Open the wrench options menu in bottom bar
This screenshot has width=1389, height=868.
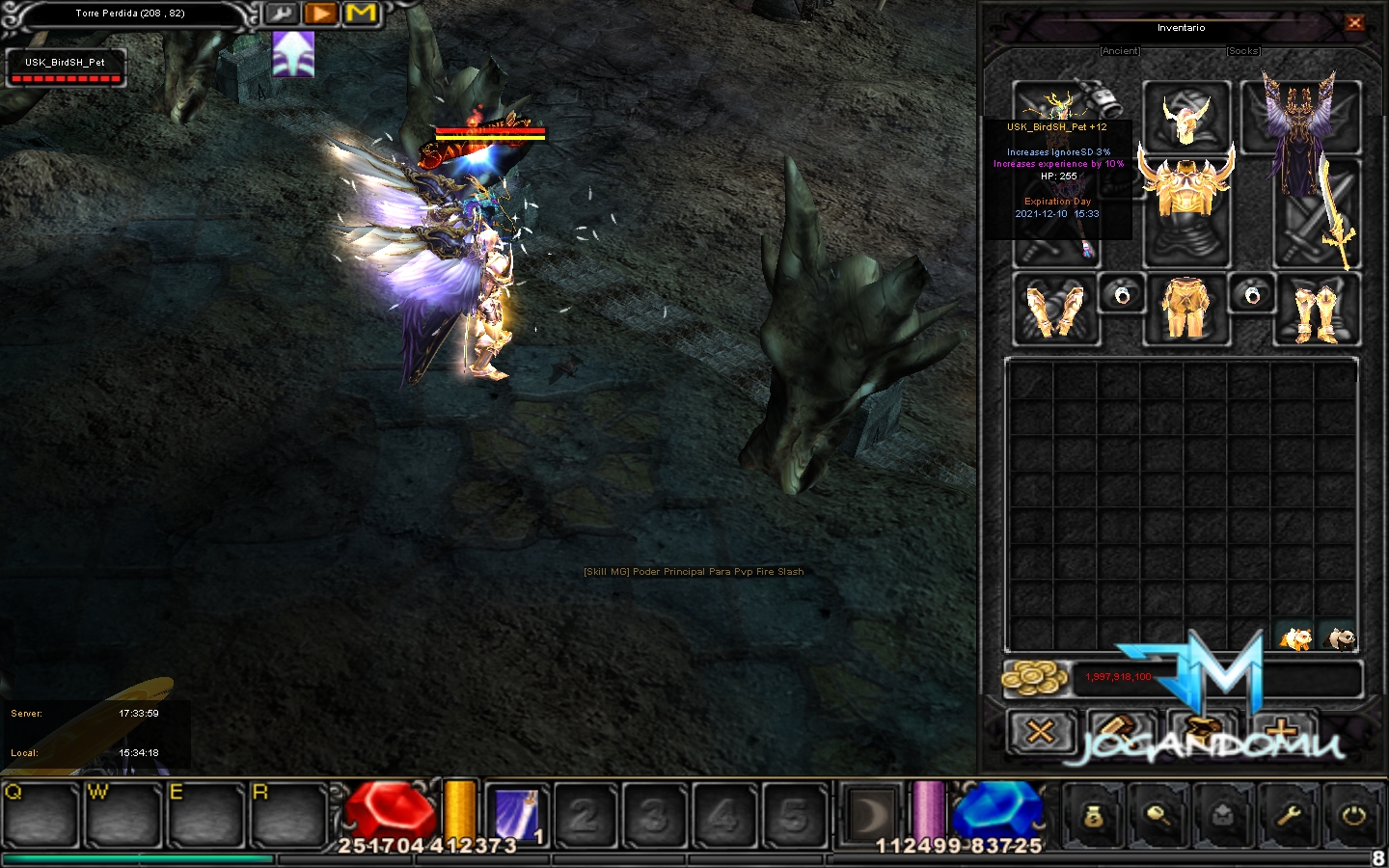click(x=1289, y=816)
